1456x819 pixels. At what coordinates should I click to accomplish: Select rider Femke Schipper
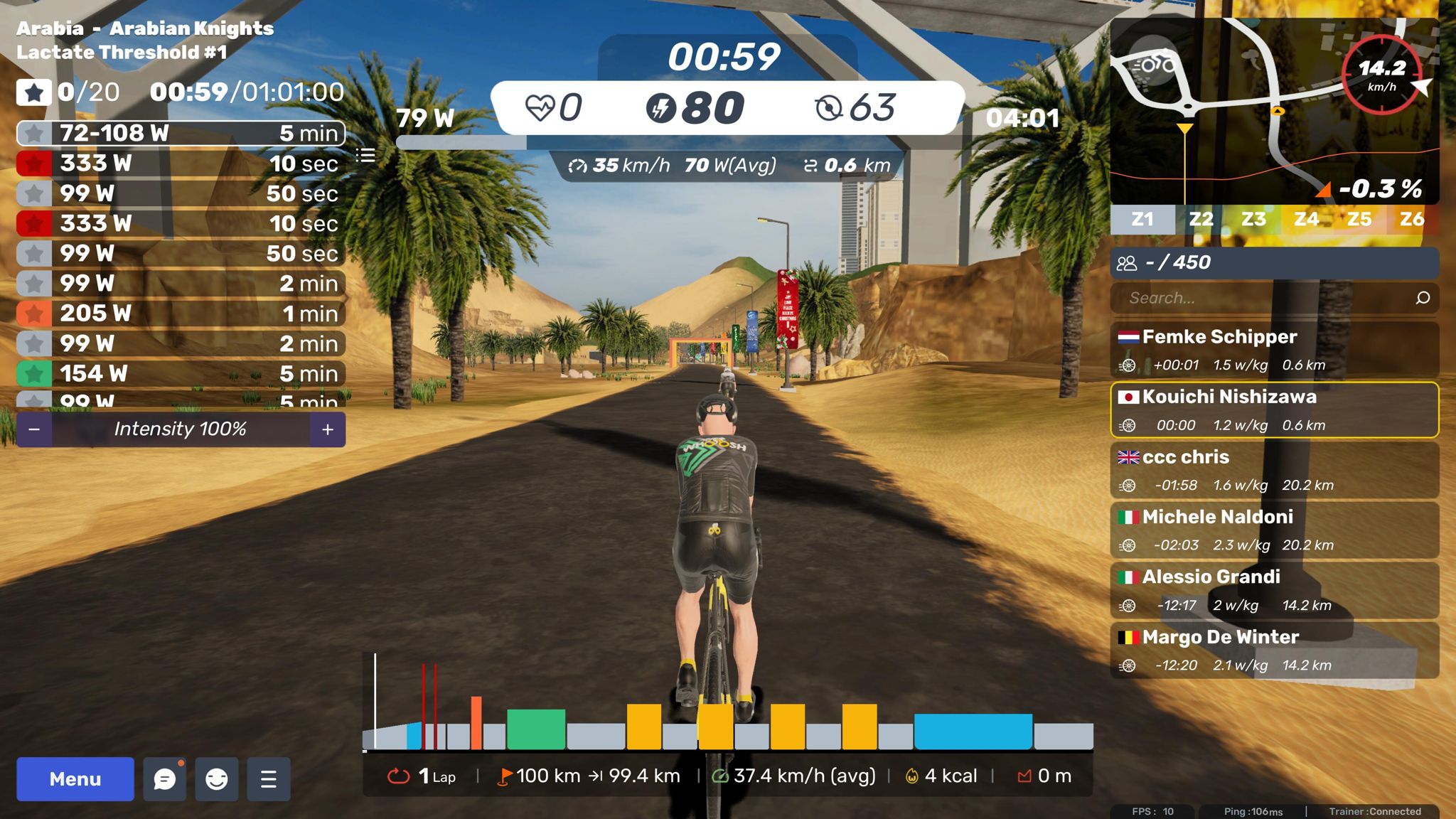(1274, 350)
